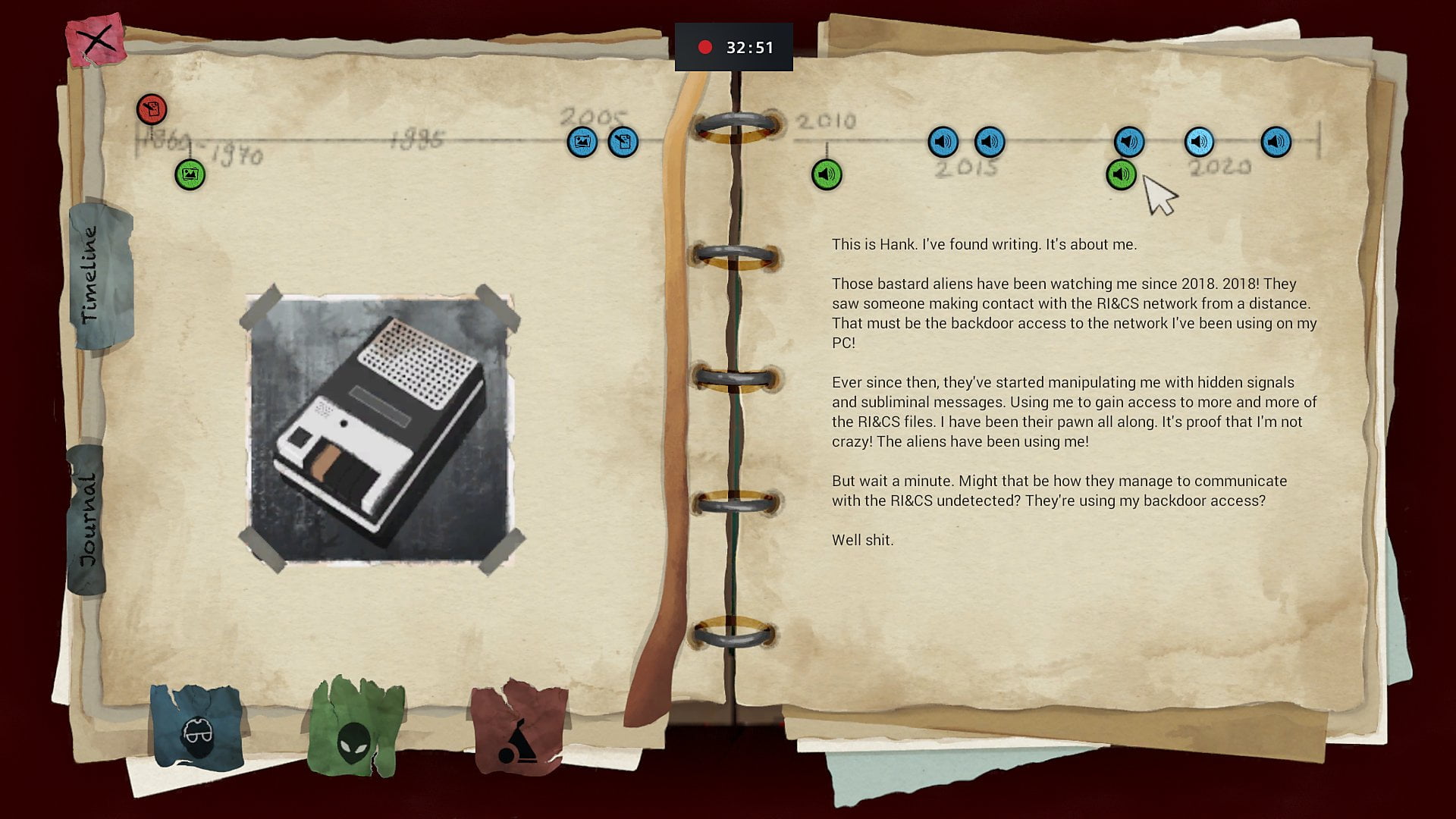Choose the light-blue highlighted audio marker

(x=1199, y=142)
